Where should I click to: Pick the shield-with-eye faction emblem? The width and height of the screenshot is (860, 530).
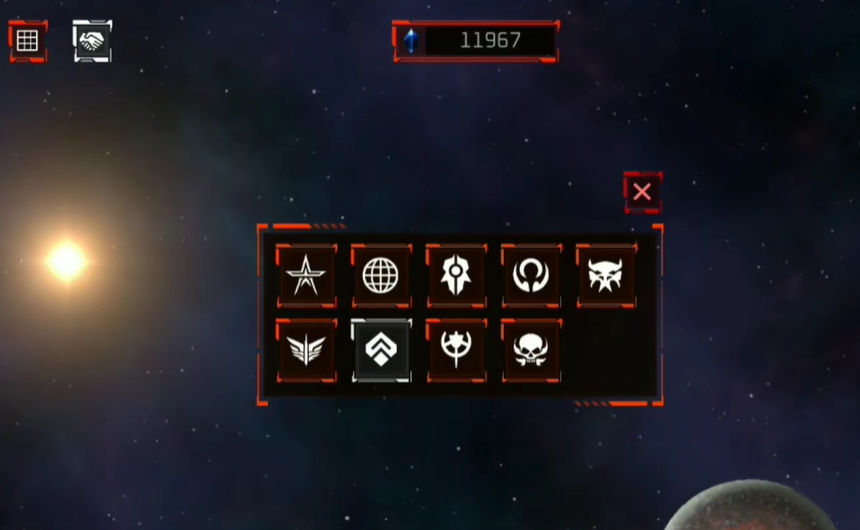click(456, 275)
